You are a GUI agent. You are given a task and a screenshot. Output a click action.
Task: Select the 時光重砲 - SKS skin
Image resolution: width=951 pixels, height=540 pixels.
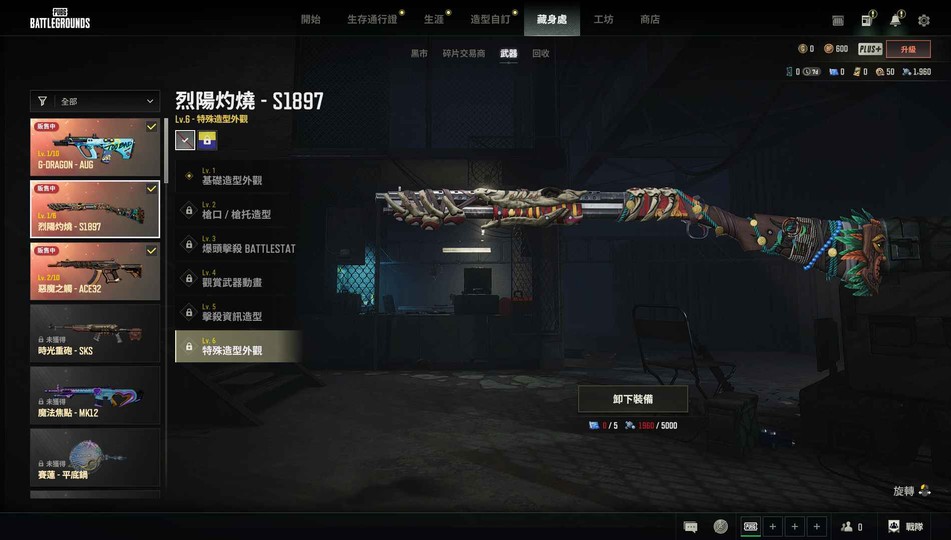pos(95,333)
